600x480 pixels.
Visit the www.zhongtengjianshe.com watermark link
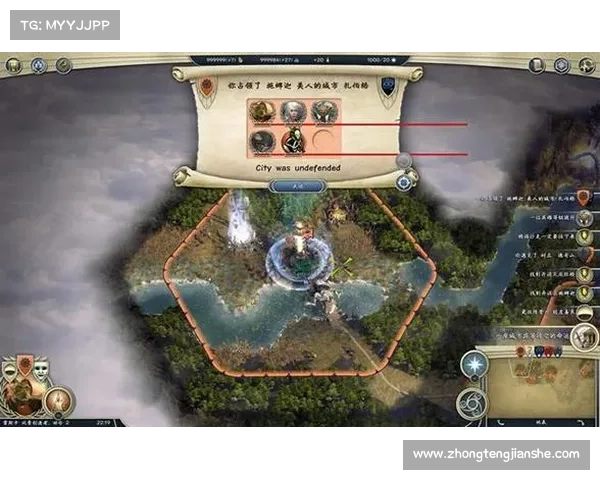[x=495, y=454]
